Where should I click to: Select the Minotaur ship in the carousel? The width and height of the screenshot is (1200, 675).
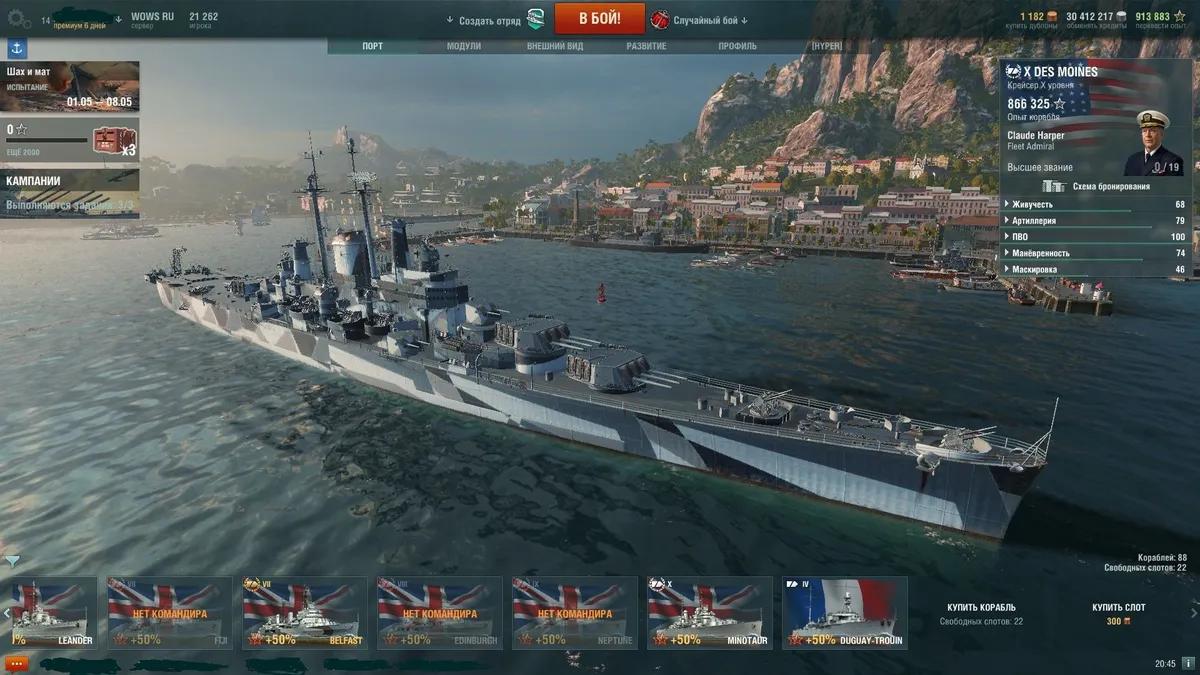(709, 613)
